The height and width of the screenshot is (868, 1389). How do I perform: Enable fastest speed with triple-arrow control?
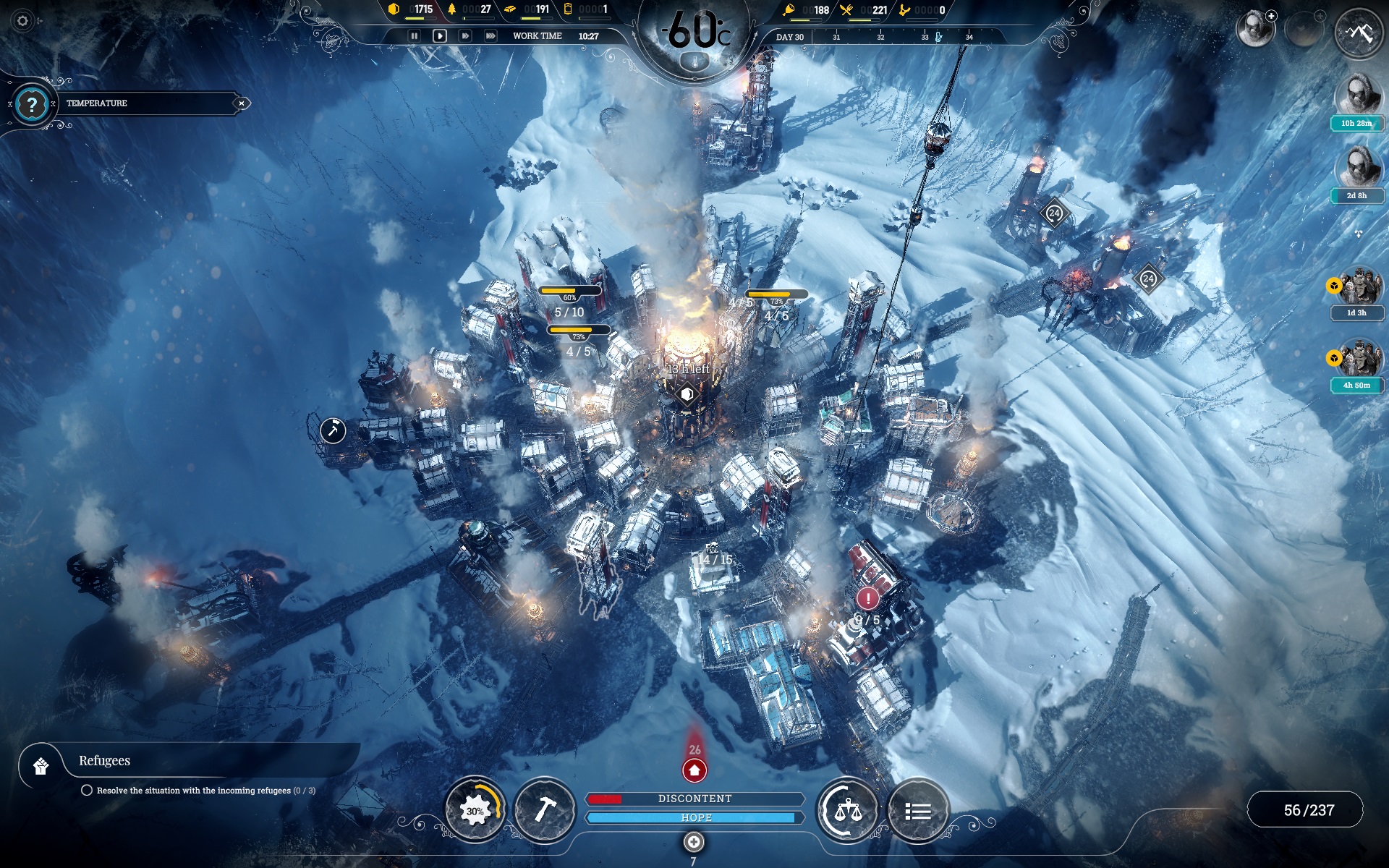click(490, 35)
